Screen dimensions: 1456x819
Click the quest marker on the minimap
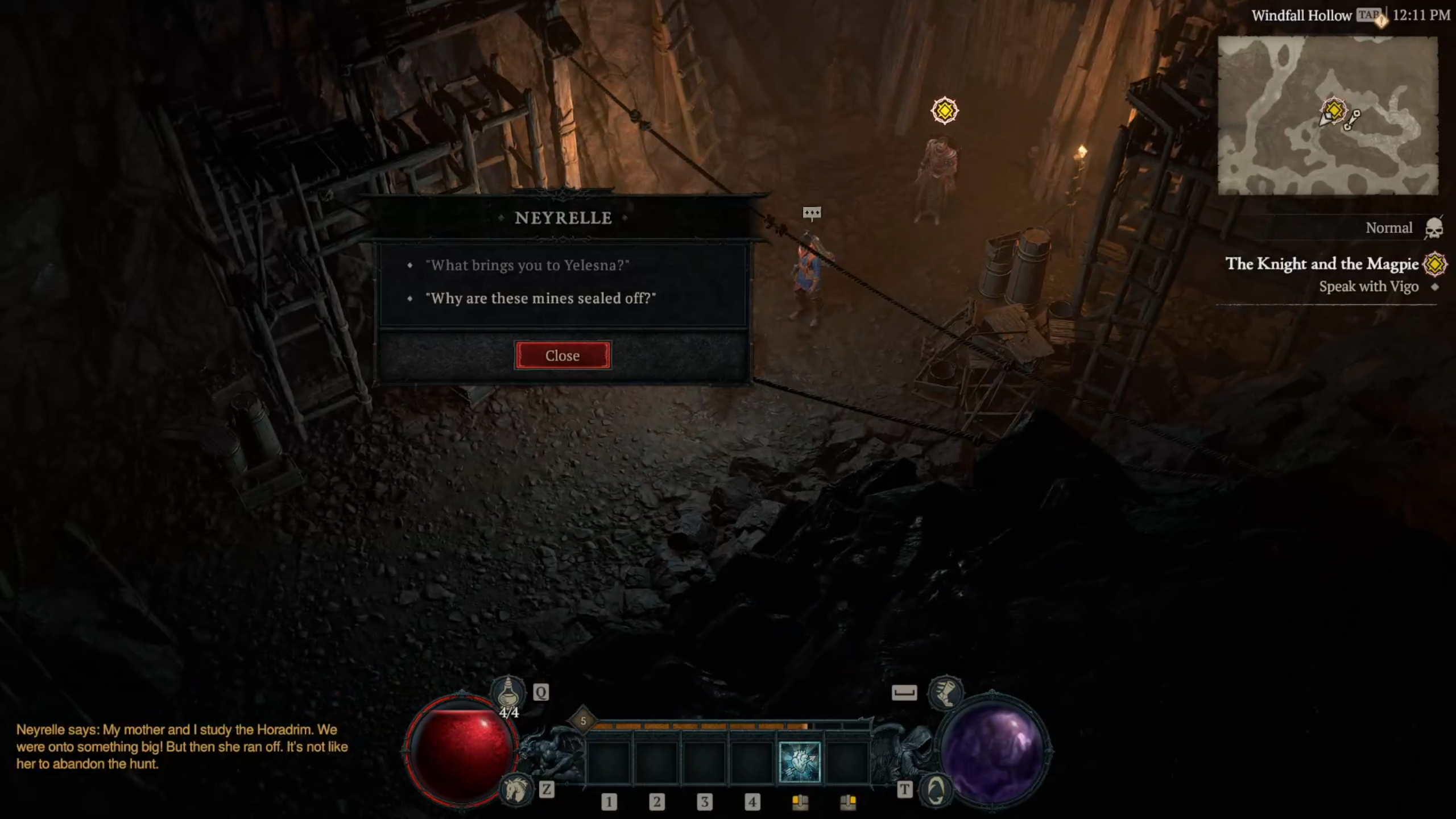click(1334, 110)
